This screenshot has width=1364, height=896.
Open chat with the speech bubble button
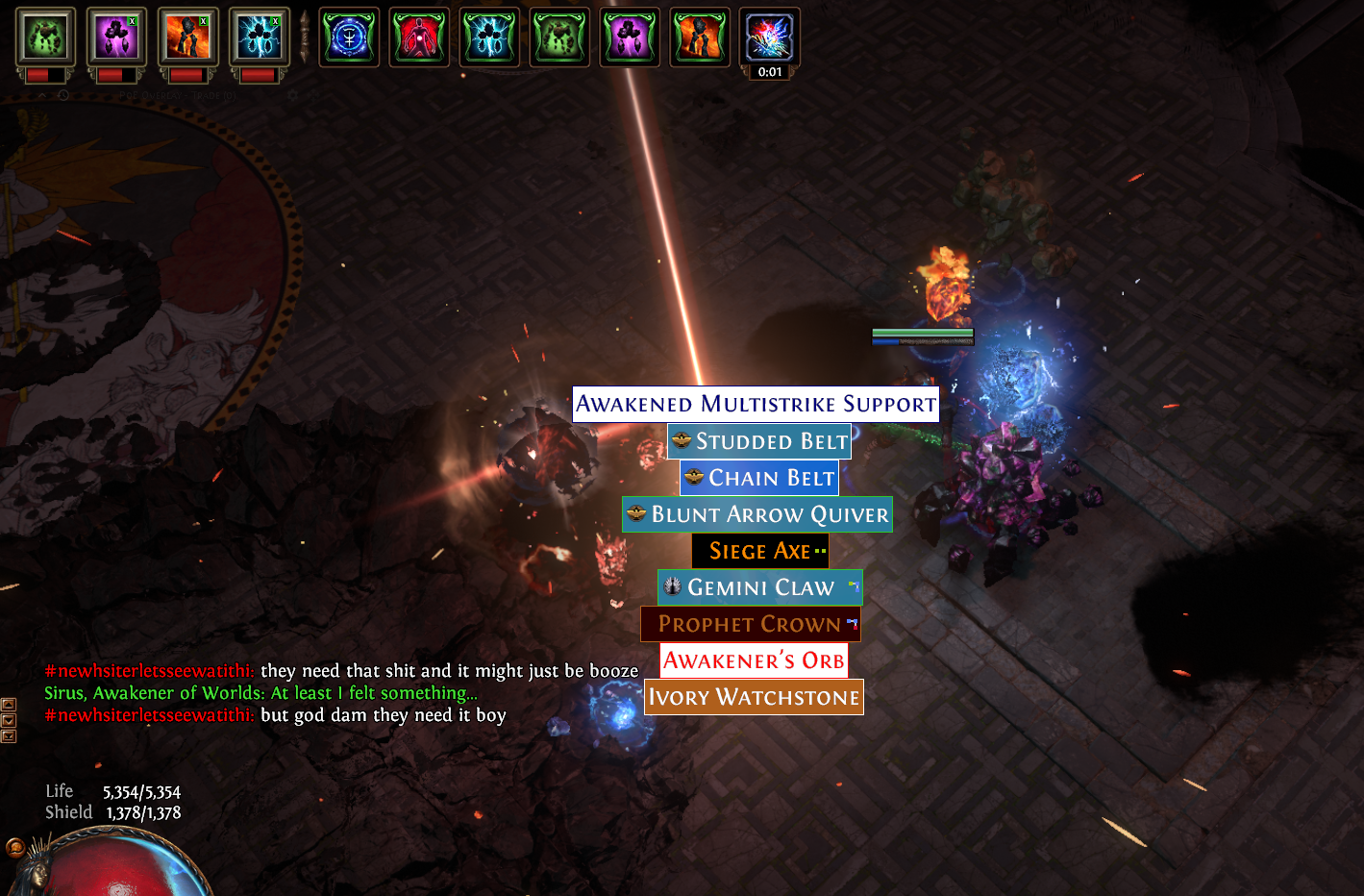pos(15,847)
